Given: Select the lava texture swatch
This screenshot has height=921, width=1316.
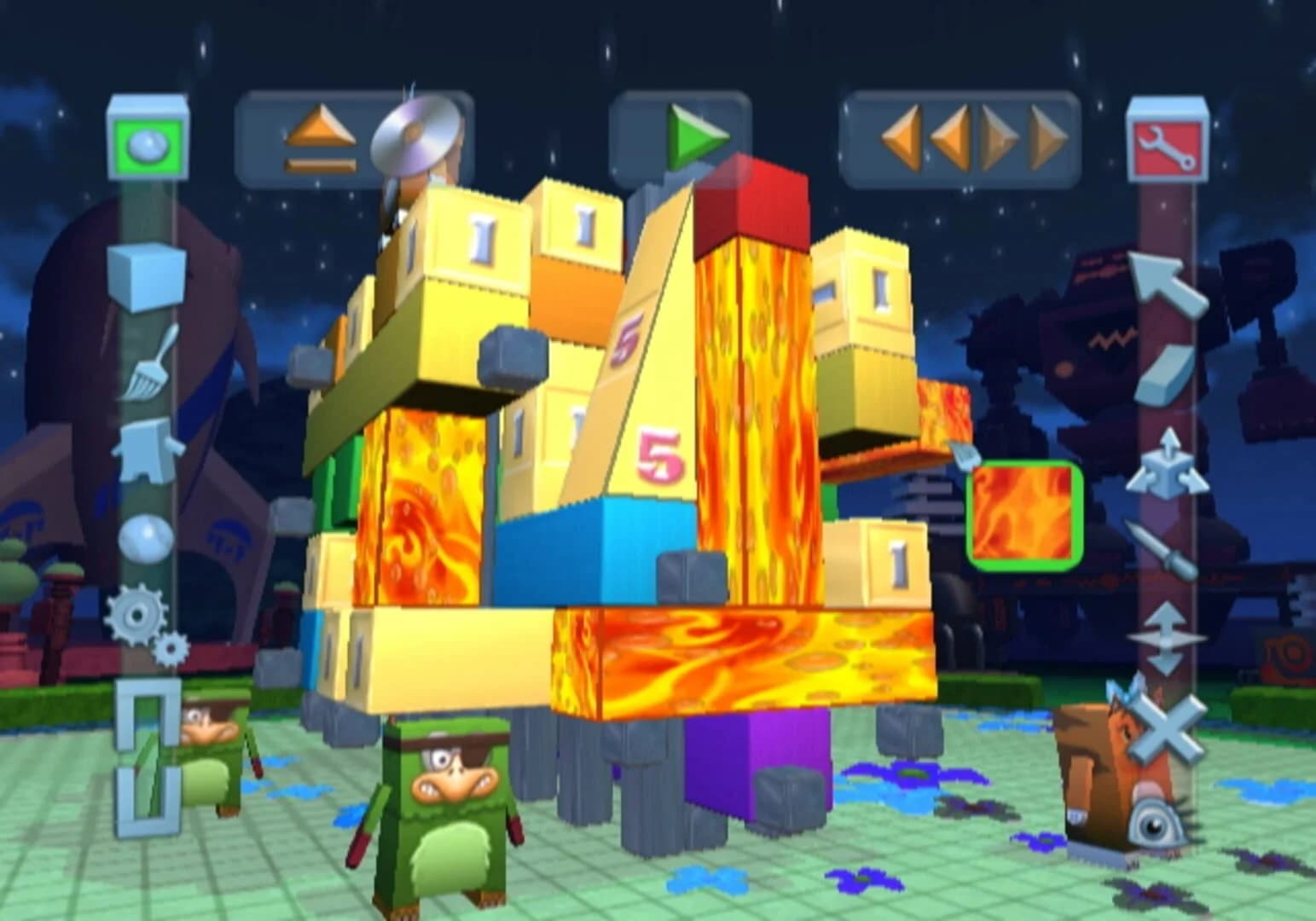Looking at the screenshot, I should [1023, 516].
